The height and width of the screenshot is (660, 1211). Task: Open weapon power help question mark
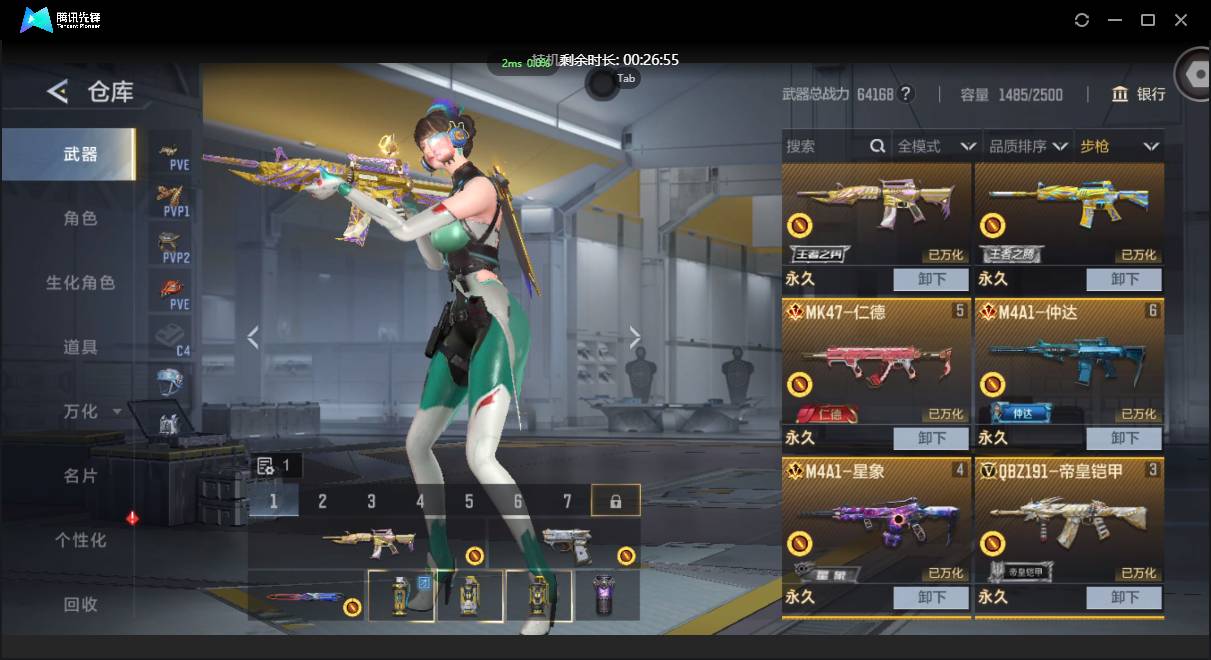point(906,94)
